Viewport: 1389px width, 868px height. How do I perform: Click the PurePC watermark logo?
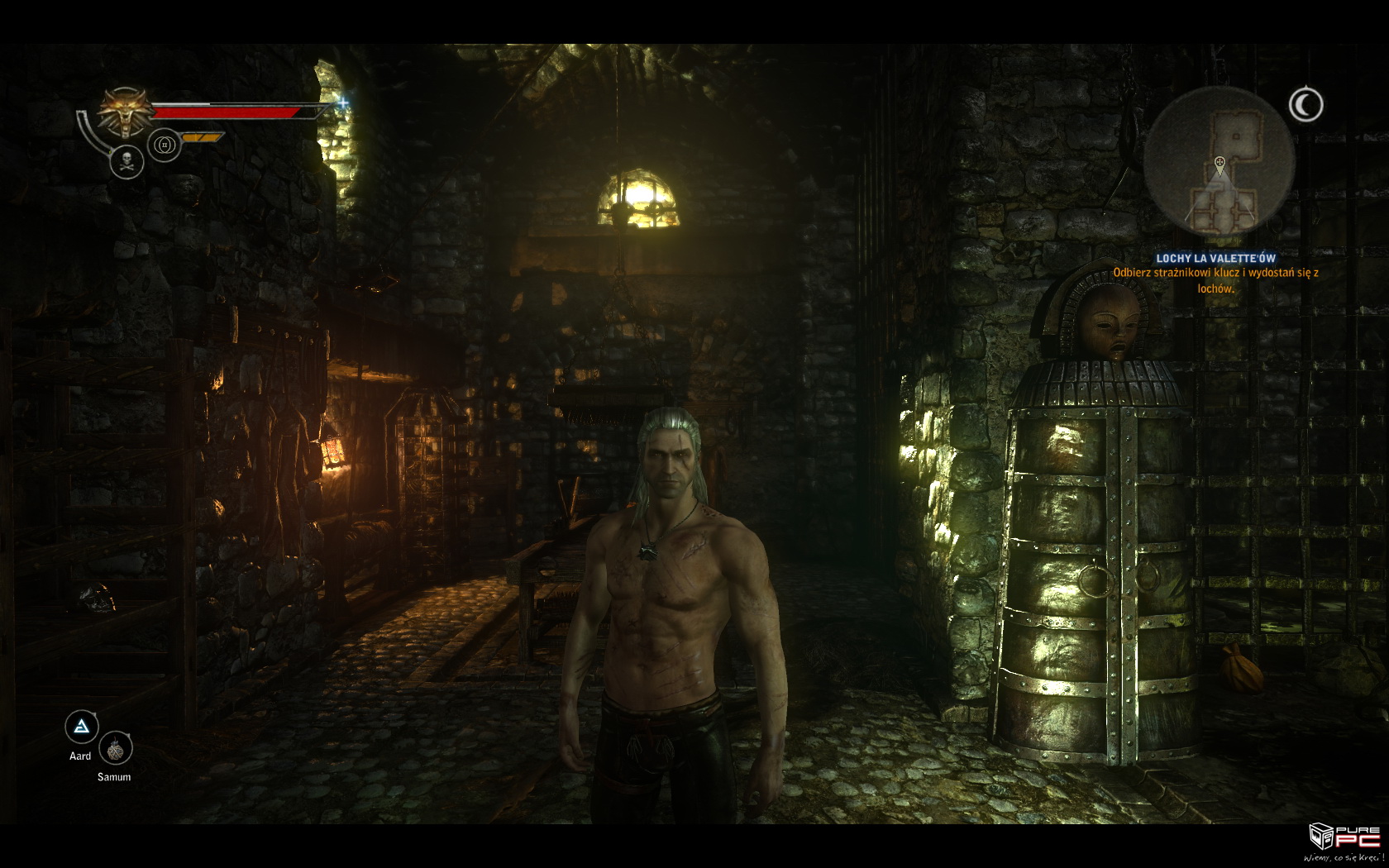pyautogui.click(x=1346, y=841)
